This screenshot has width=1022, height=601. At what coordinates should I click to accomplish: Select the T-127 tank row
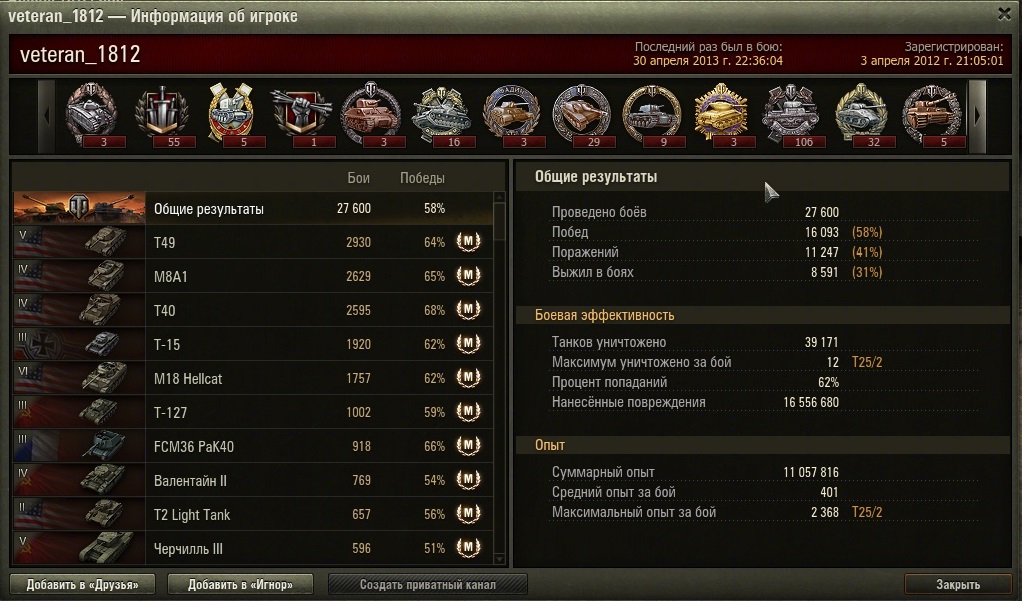point(253,413)
